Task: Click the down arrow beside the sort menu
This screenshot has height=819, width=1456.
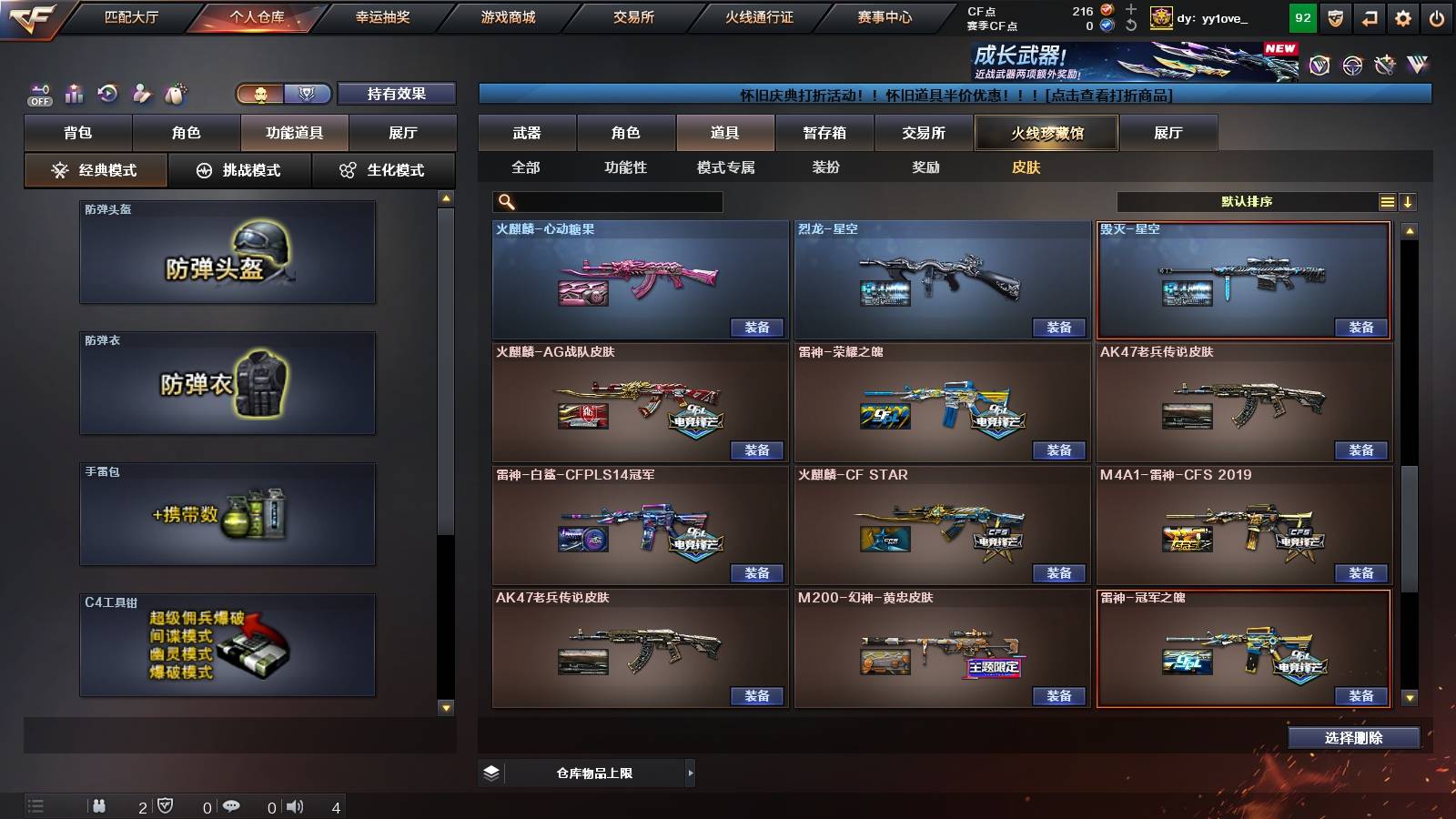Action: [1410, 201]
